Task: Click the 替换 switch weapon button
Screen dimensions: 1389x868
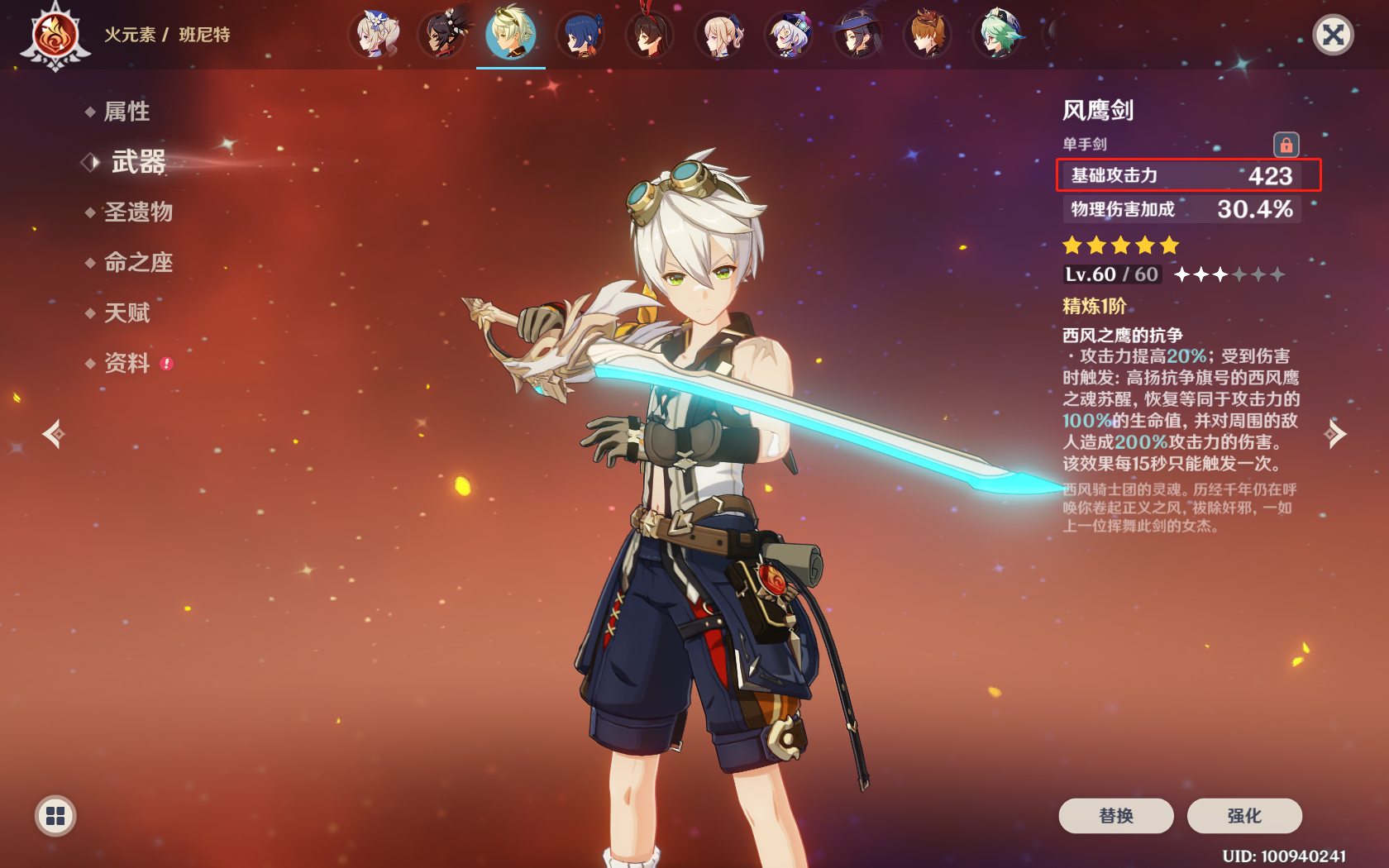Action: tap(1115, 816)
